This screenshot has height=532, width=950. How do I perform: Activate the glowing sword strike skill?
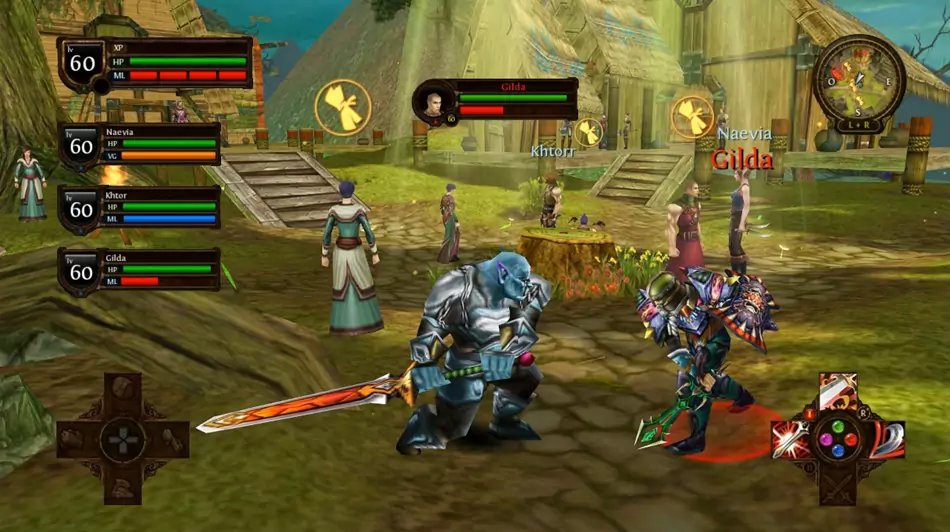[x=790, y=439]
